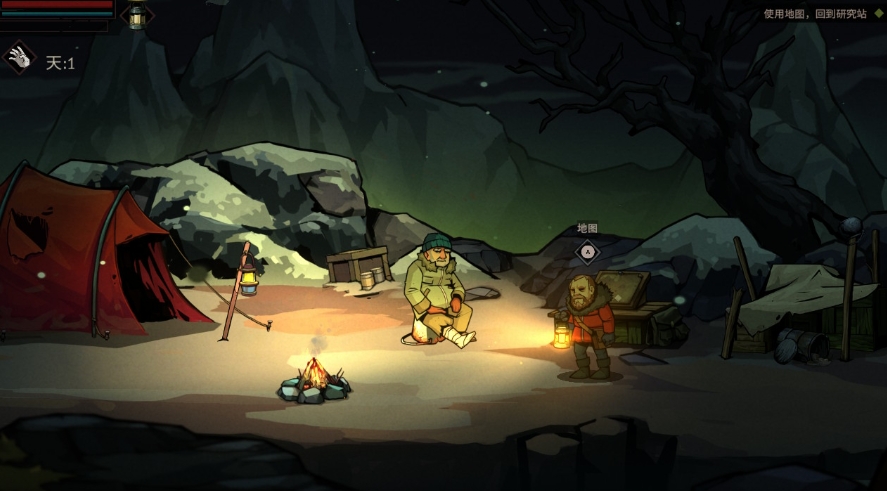Image resolution: width=887 pixels, height=491 pixels.
Task: Click the lantern icon beside the status bars
Action: pos(137,16)
